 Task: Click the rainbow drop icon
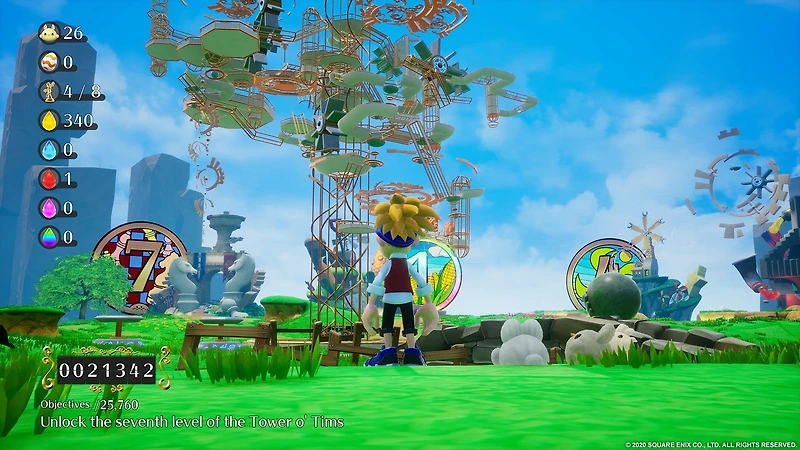[x=48, y=237]
